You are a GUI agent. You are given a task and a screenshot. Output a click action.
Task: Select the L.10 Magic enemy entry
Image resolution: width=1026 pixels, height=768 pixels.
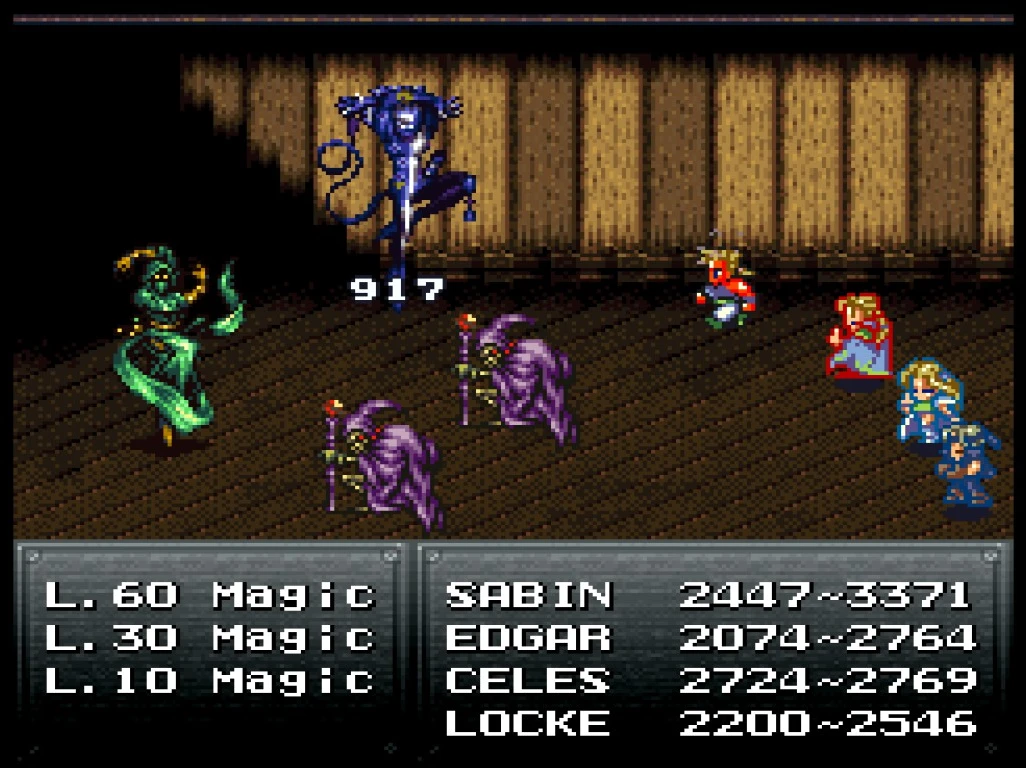coord(209,681)
